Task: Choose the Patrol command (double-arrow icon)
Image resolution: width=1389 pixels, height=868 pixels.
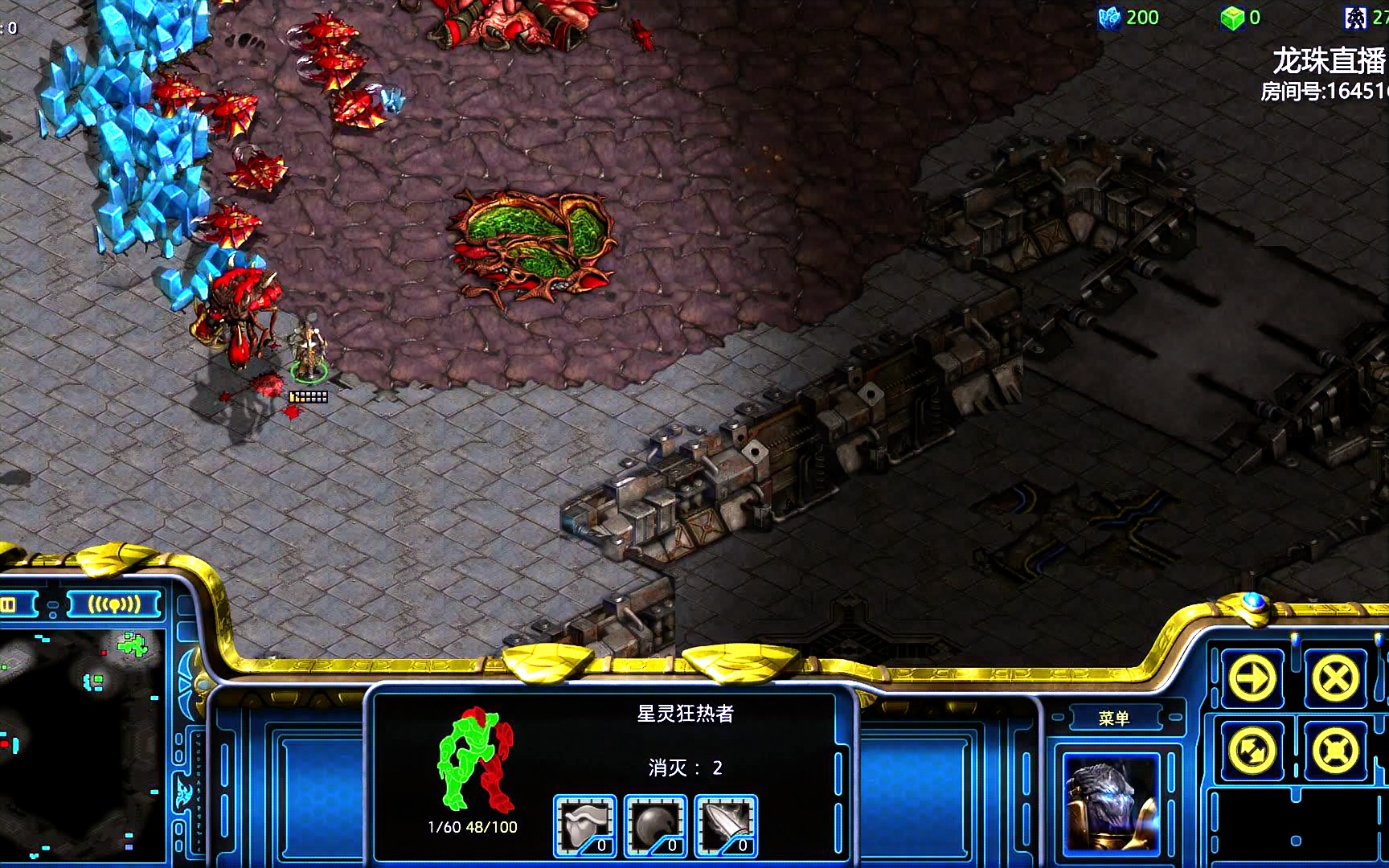Action: (x=1252, y=751)
